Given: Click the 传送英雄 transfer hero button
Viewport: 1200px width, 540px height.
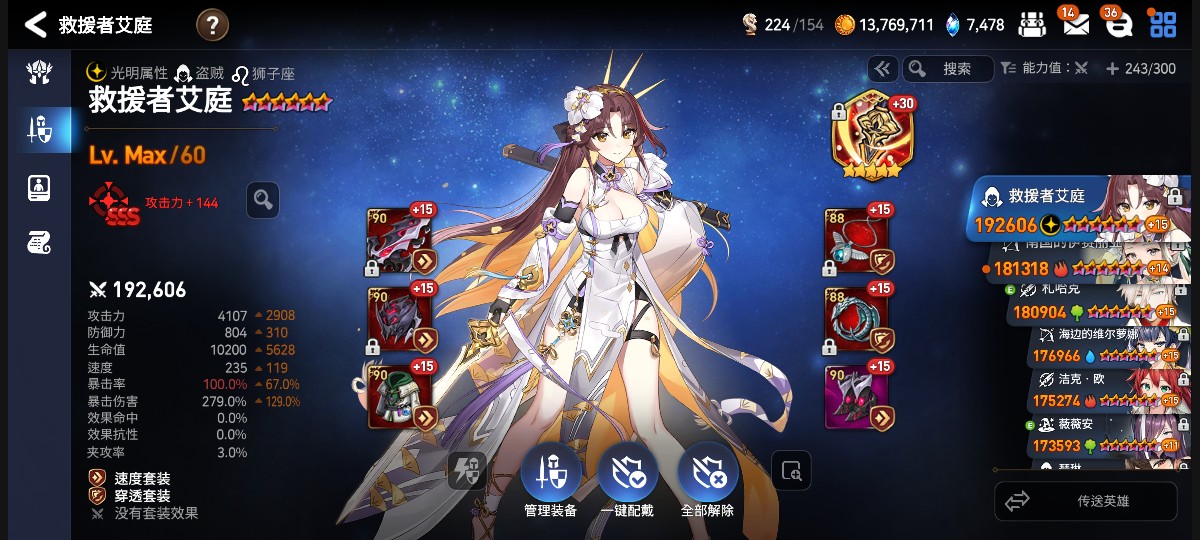Looking at the screenshot, I should (1085, 501).
